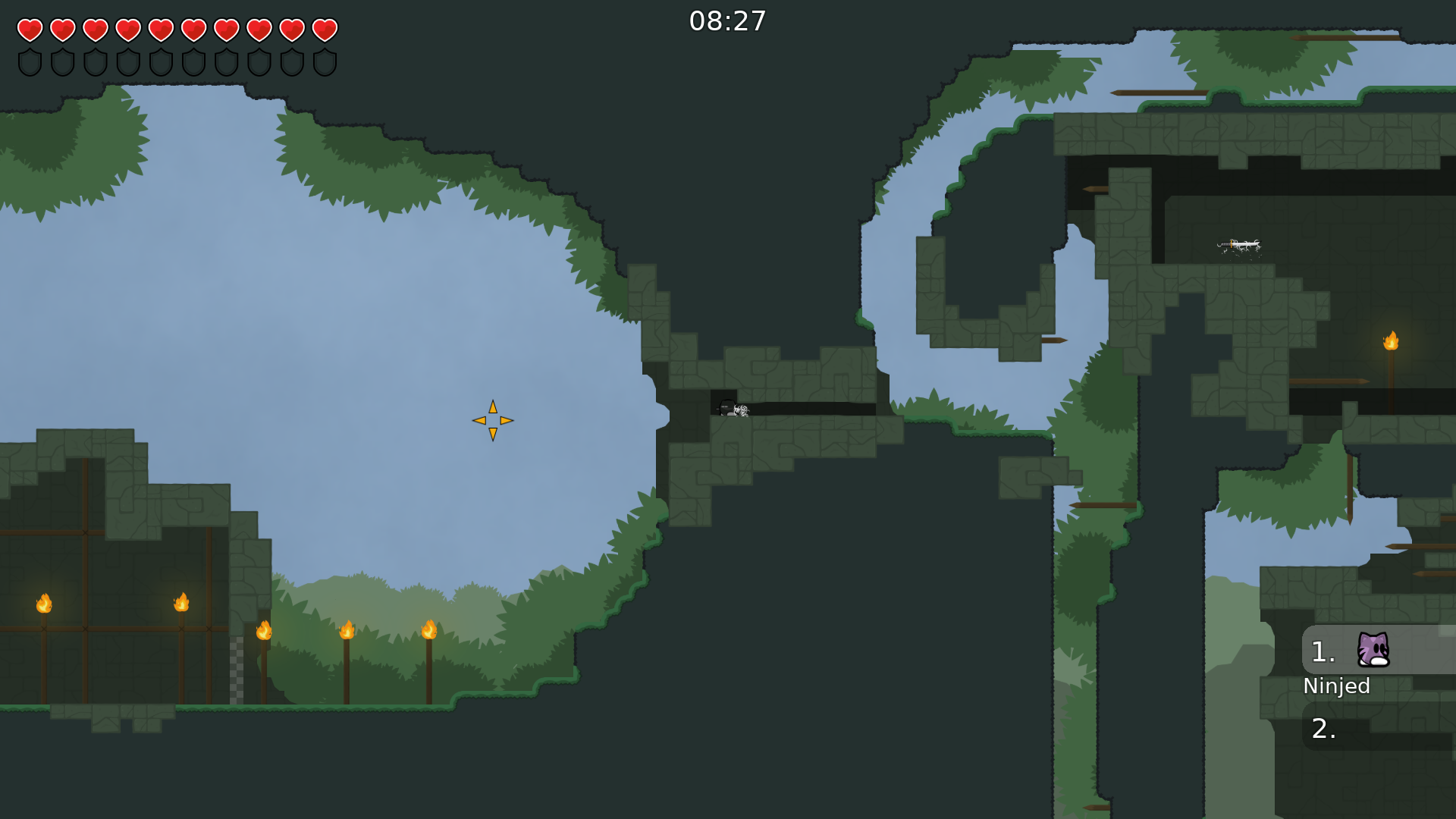Select the orange directional crosshair marker

point(493,419)
